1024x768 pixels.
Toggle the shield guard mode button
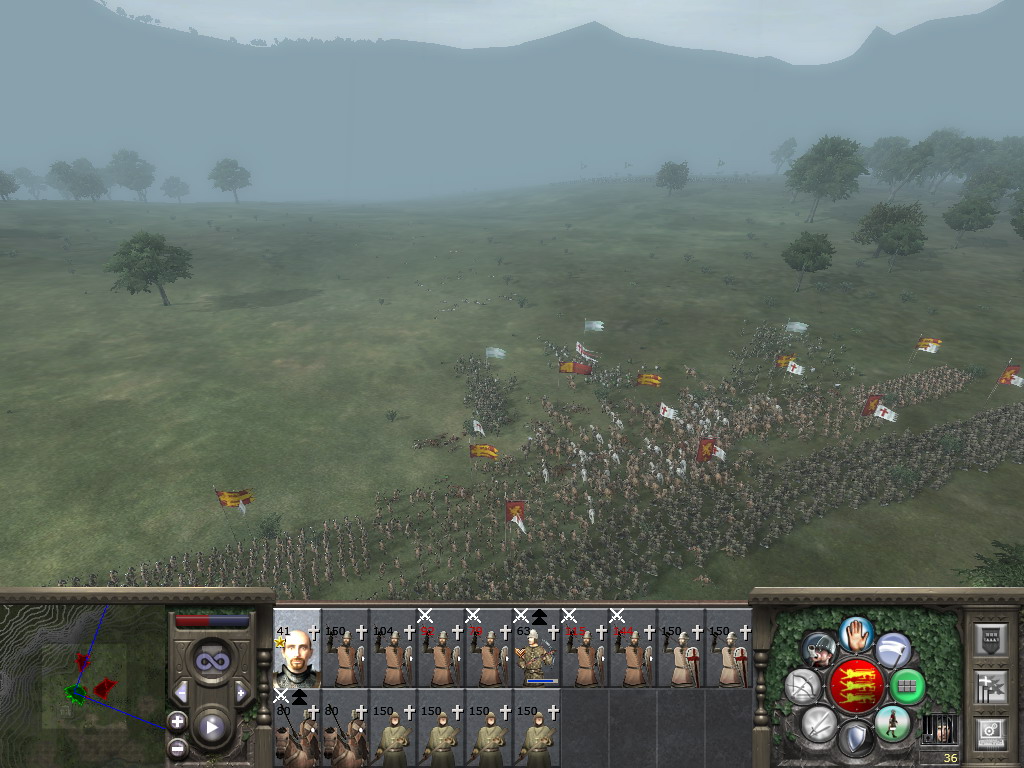pyautogui.click(x=855, y=740)
